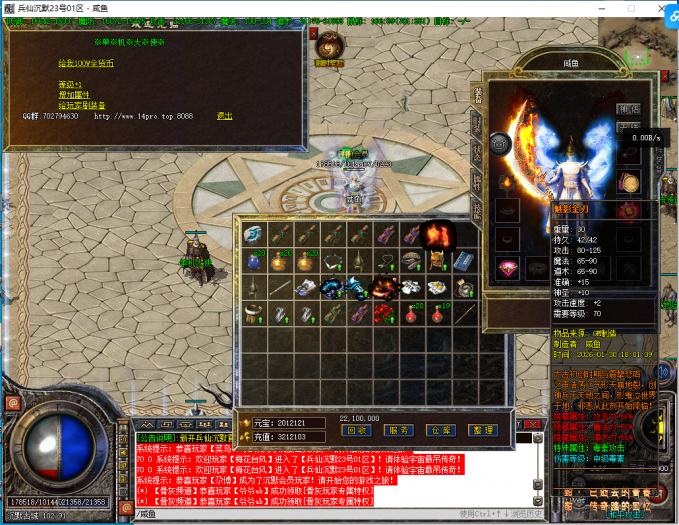
Task: Open the 服务 service button
Action: click(x=399, y=430)
